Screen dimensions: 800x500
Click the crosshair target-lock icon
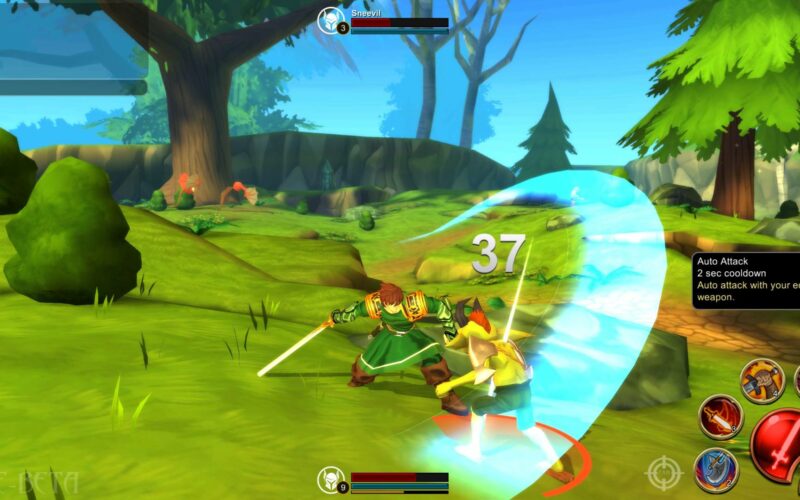coord(664,472)
